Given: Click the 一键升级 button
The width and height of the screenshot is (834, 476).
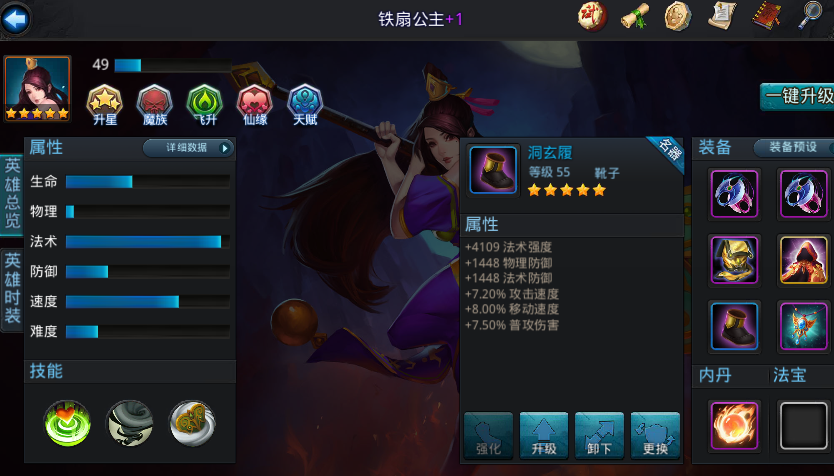Looking at the screenshot, I should pos(797,96).
